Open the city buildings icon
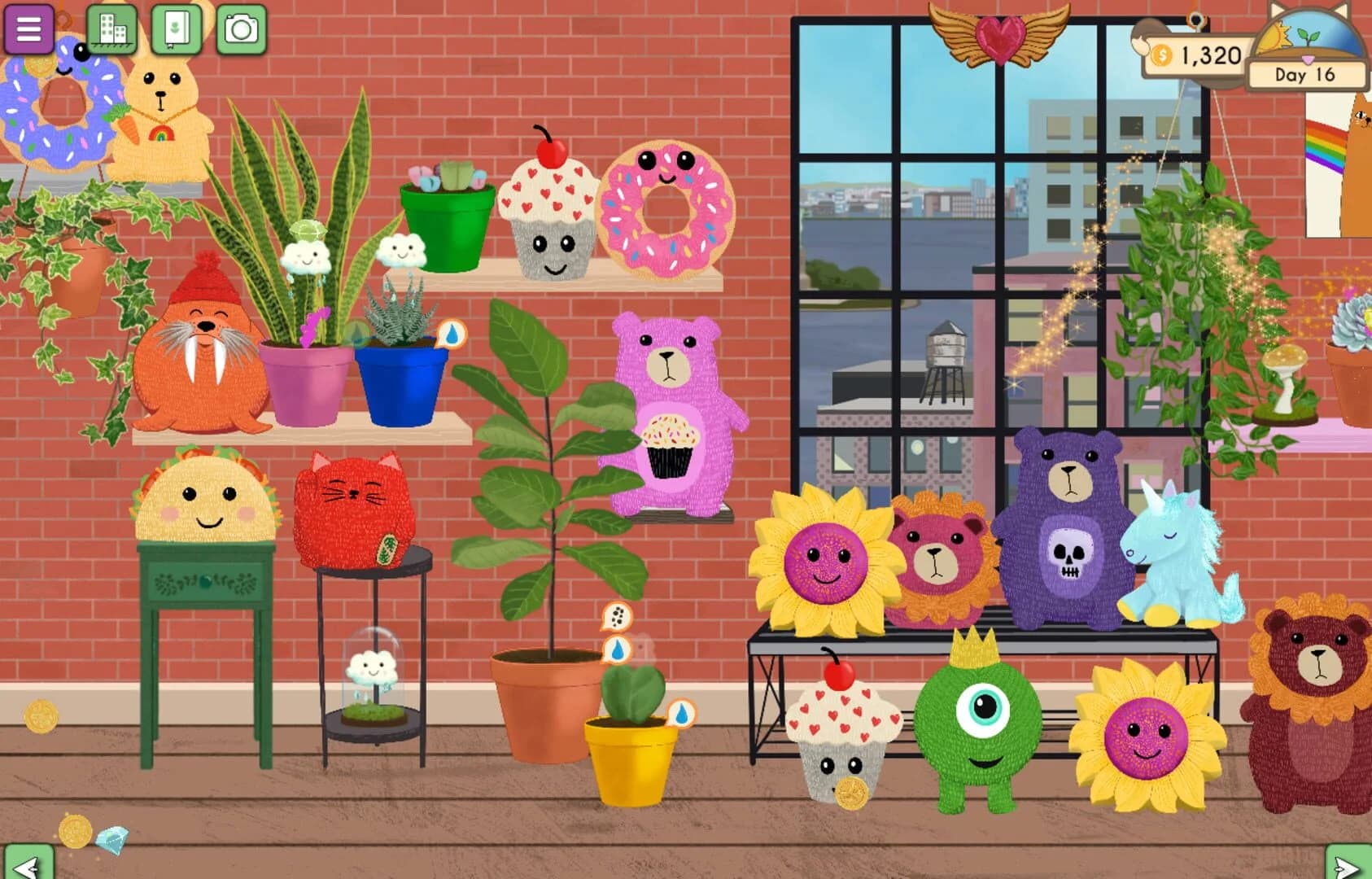Image resolution: width=1372 pixels, height=879 pixels. point(111,26)
